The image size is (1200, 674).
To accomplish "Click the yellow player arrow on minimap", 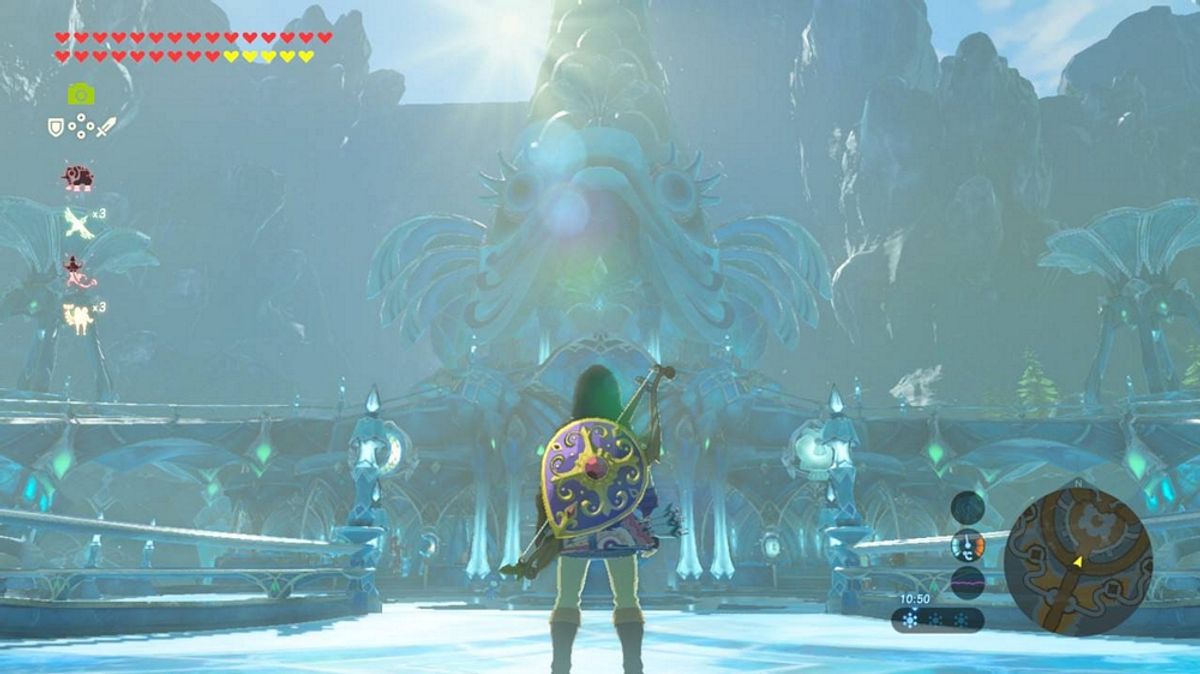I will click(x=1078, y=565).
